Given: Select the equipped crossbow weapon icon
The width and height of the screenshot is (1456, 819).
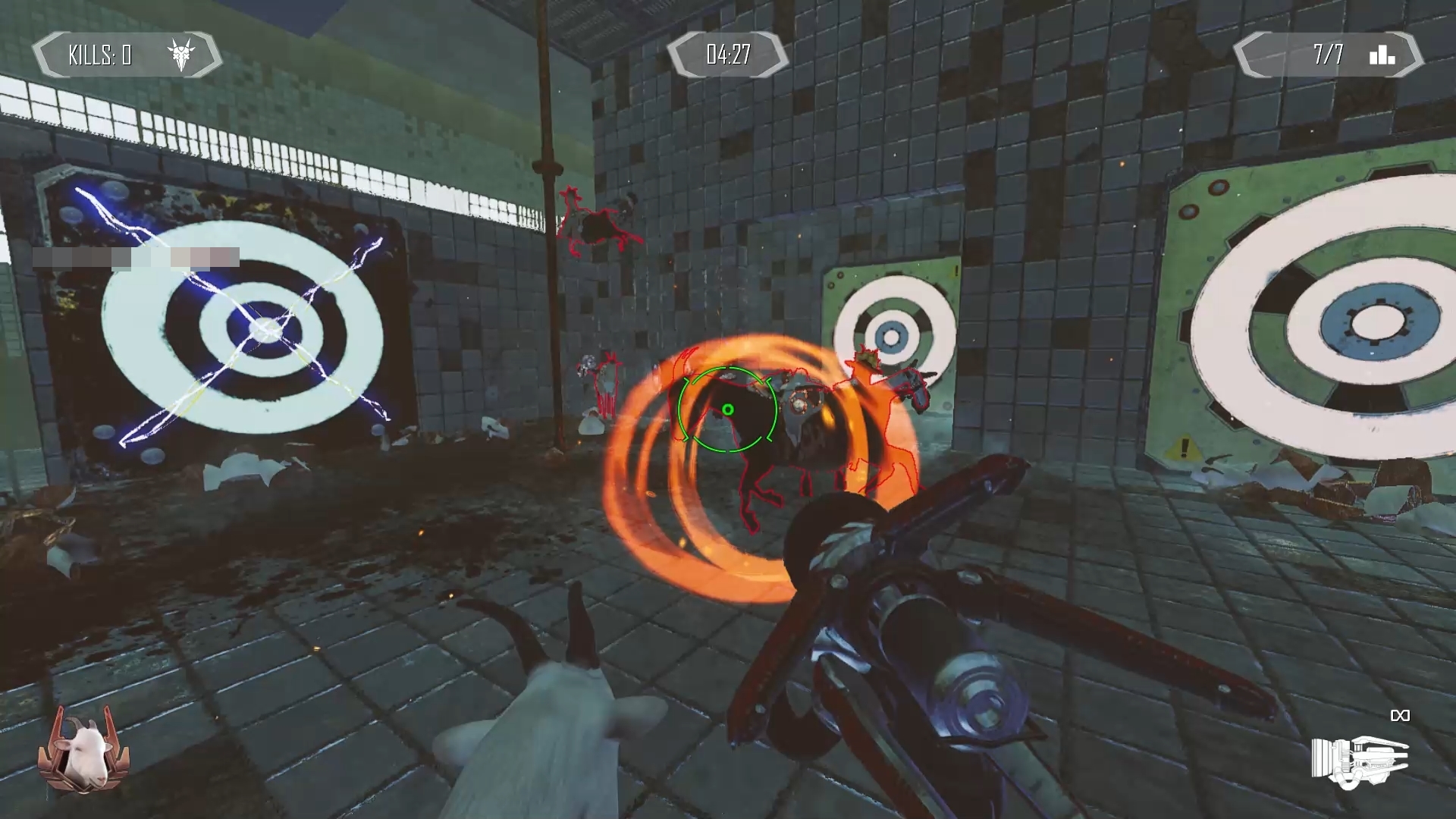Looking at the screenshot, I should pos(1360,761).
